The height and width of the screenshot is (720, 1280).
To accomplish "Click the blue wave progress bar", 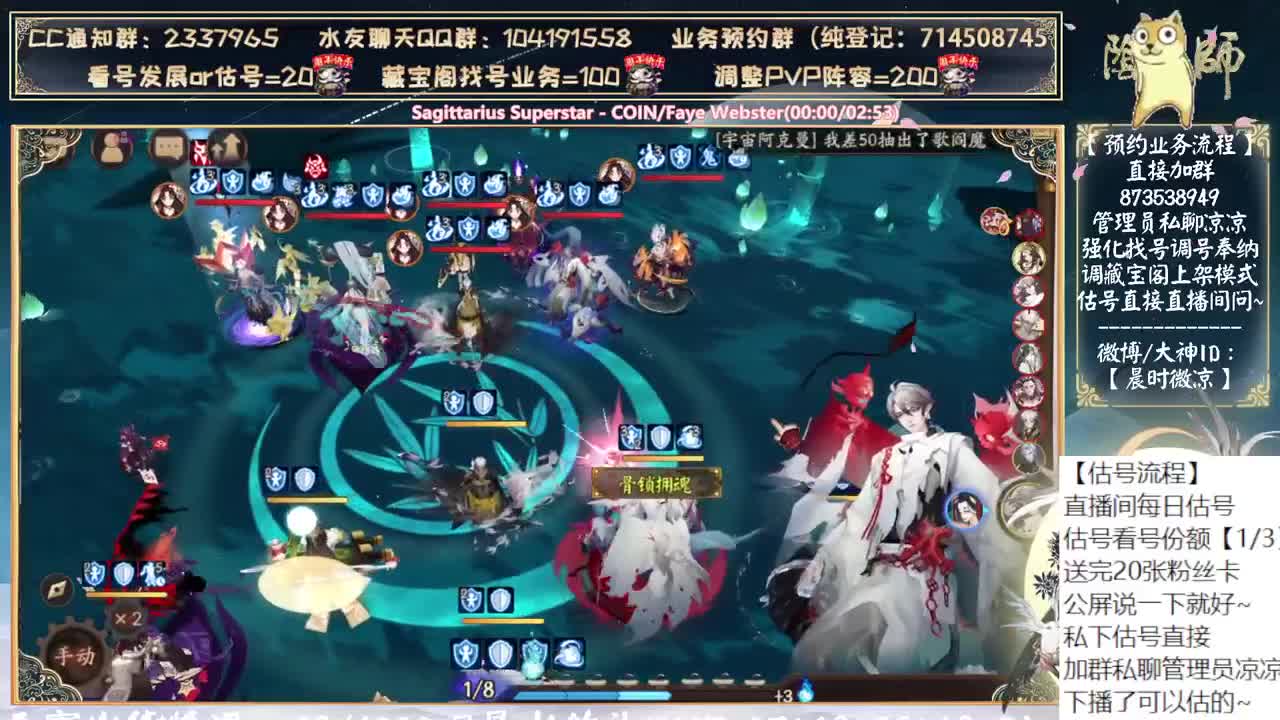I will click(x=590, y=695).
